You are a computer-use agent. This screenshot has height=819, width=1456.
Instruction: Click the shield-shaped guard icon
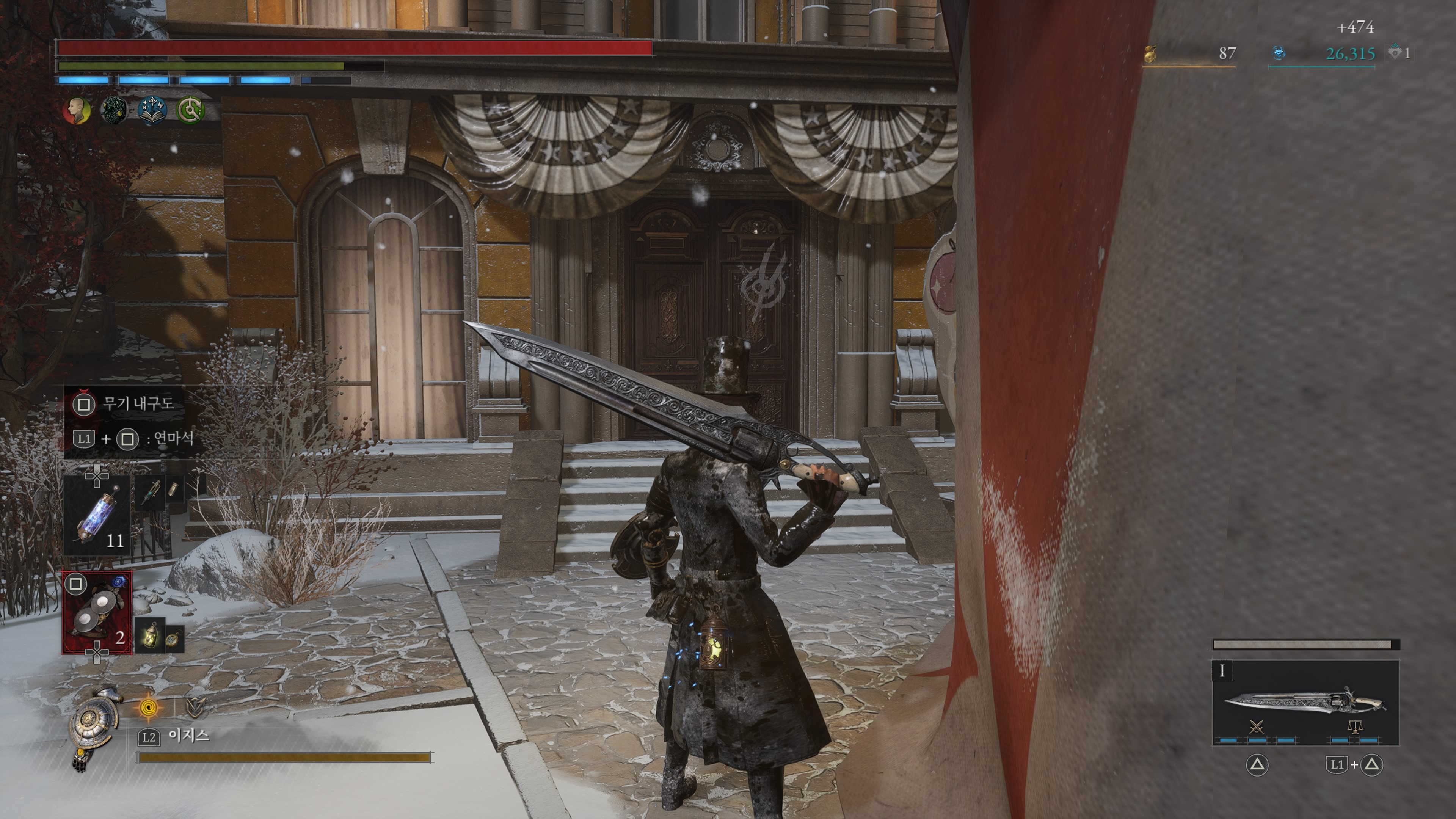(x=195, y=706)
